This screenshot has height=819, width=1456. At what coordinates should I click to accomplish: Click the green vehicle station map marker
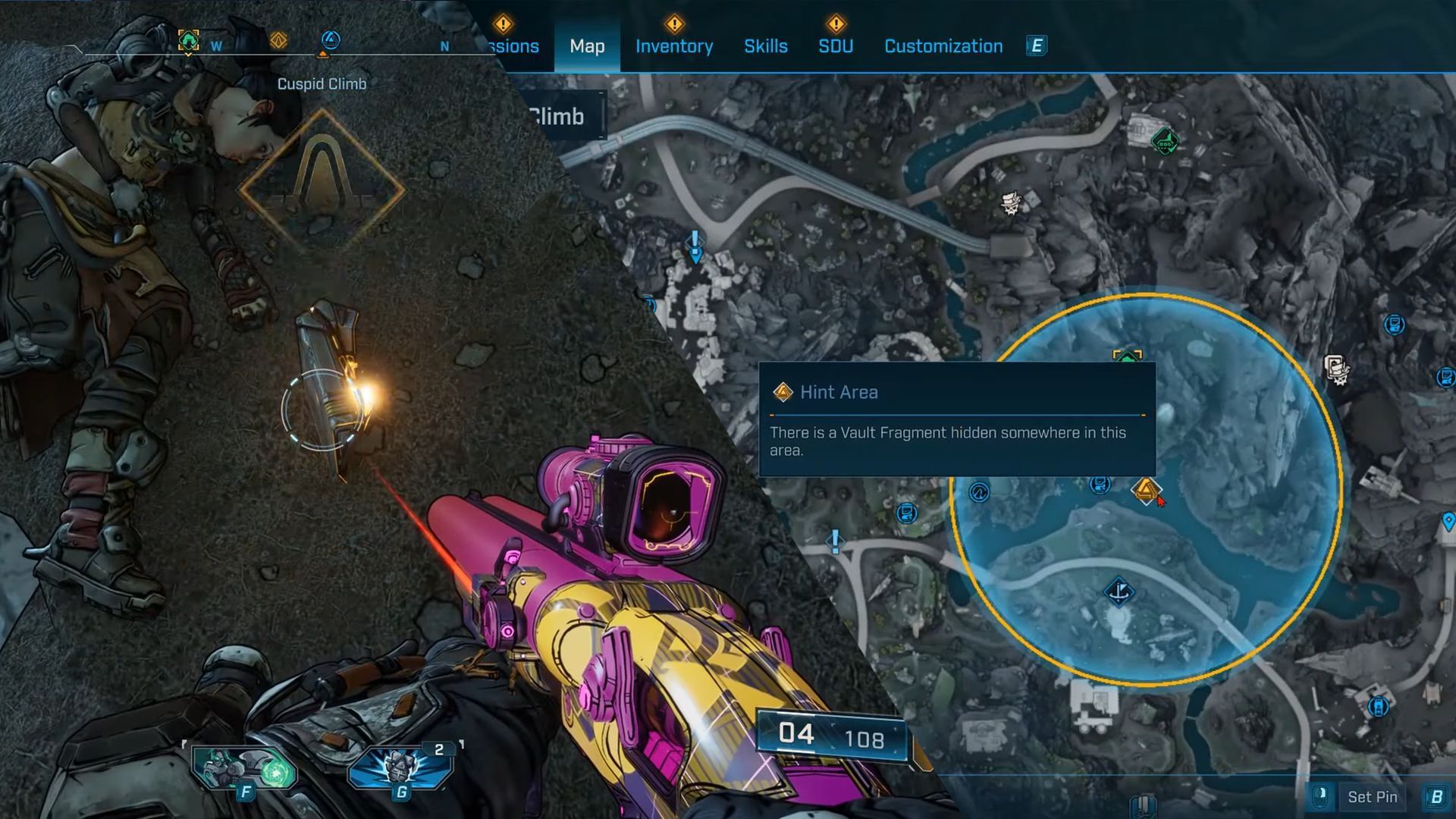point(1165,141)
